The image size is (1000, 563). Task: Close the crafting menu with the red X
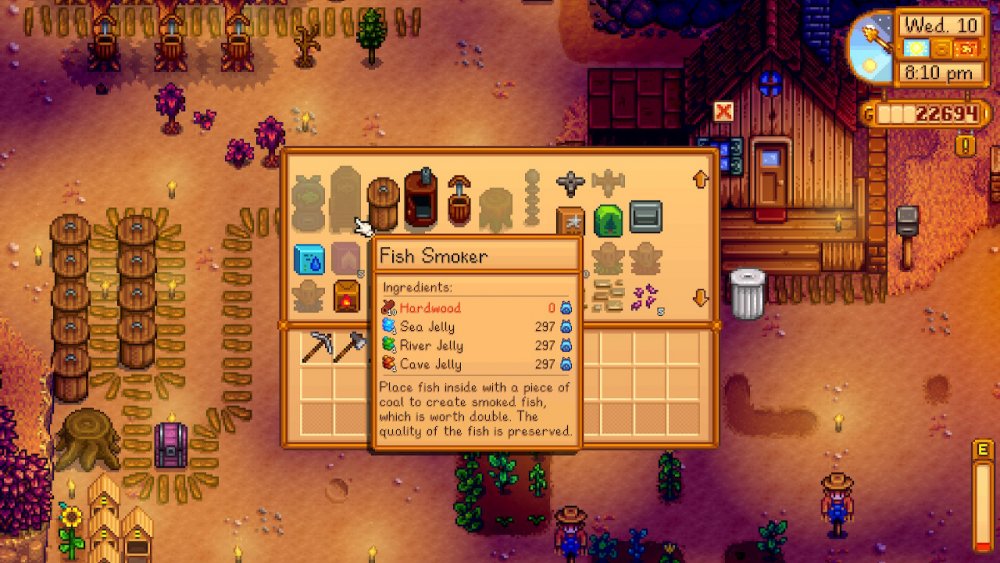click(x=723, y=110)
